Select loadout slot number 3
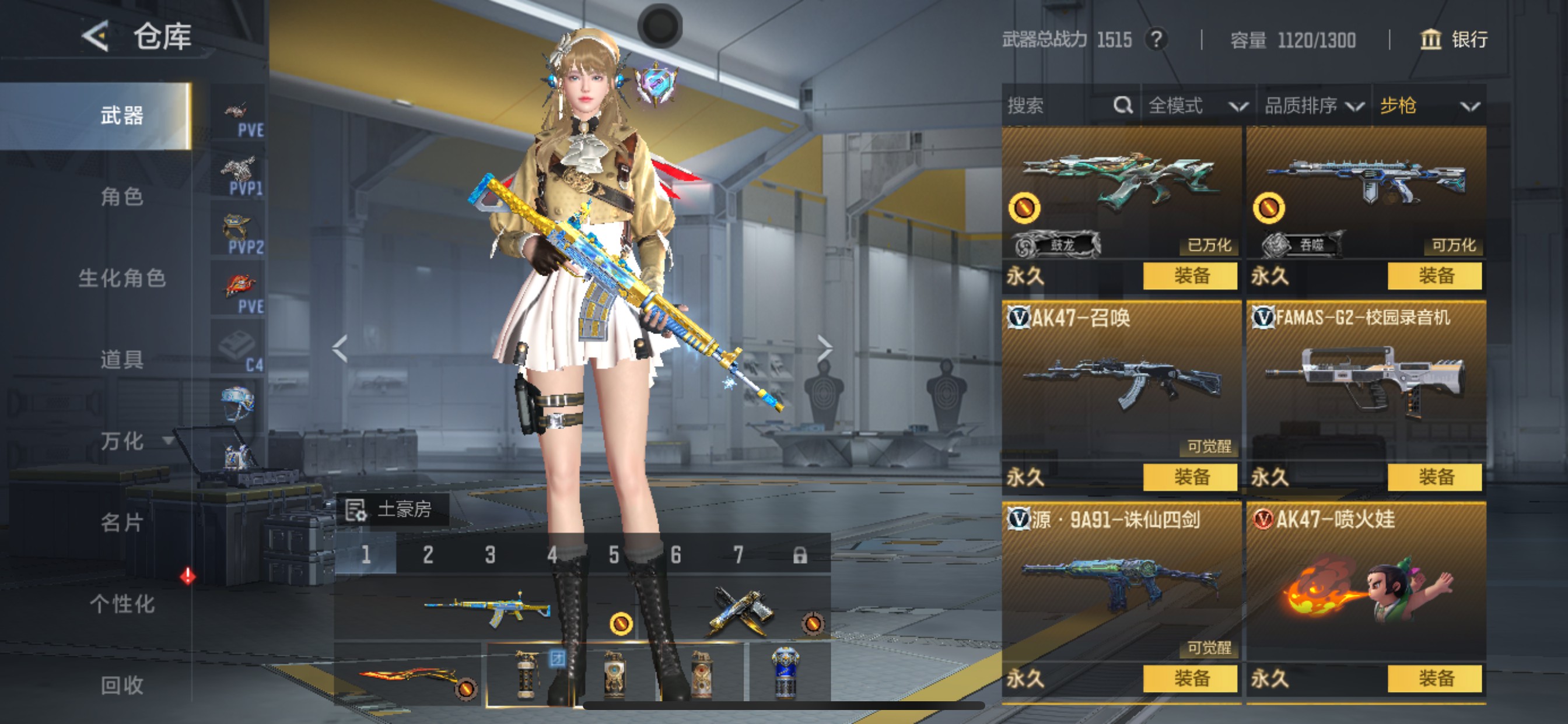This screenshot has height=724, width=1568. [490, 555]
